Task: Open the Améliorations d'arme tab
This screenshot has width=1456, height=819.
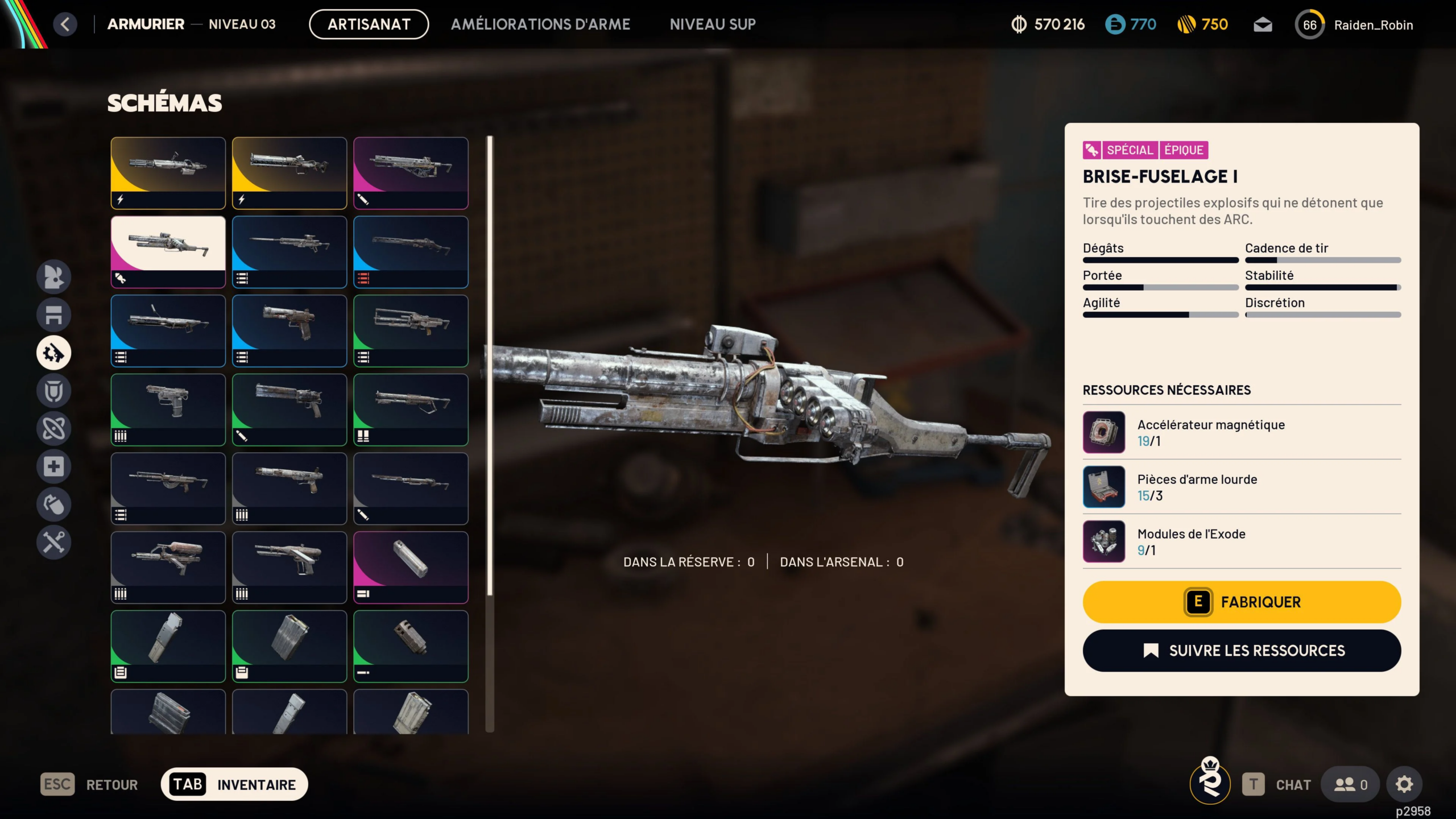Action: coord(540,24)
